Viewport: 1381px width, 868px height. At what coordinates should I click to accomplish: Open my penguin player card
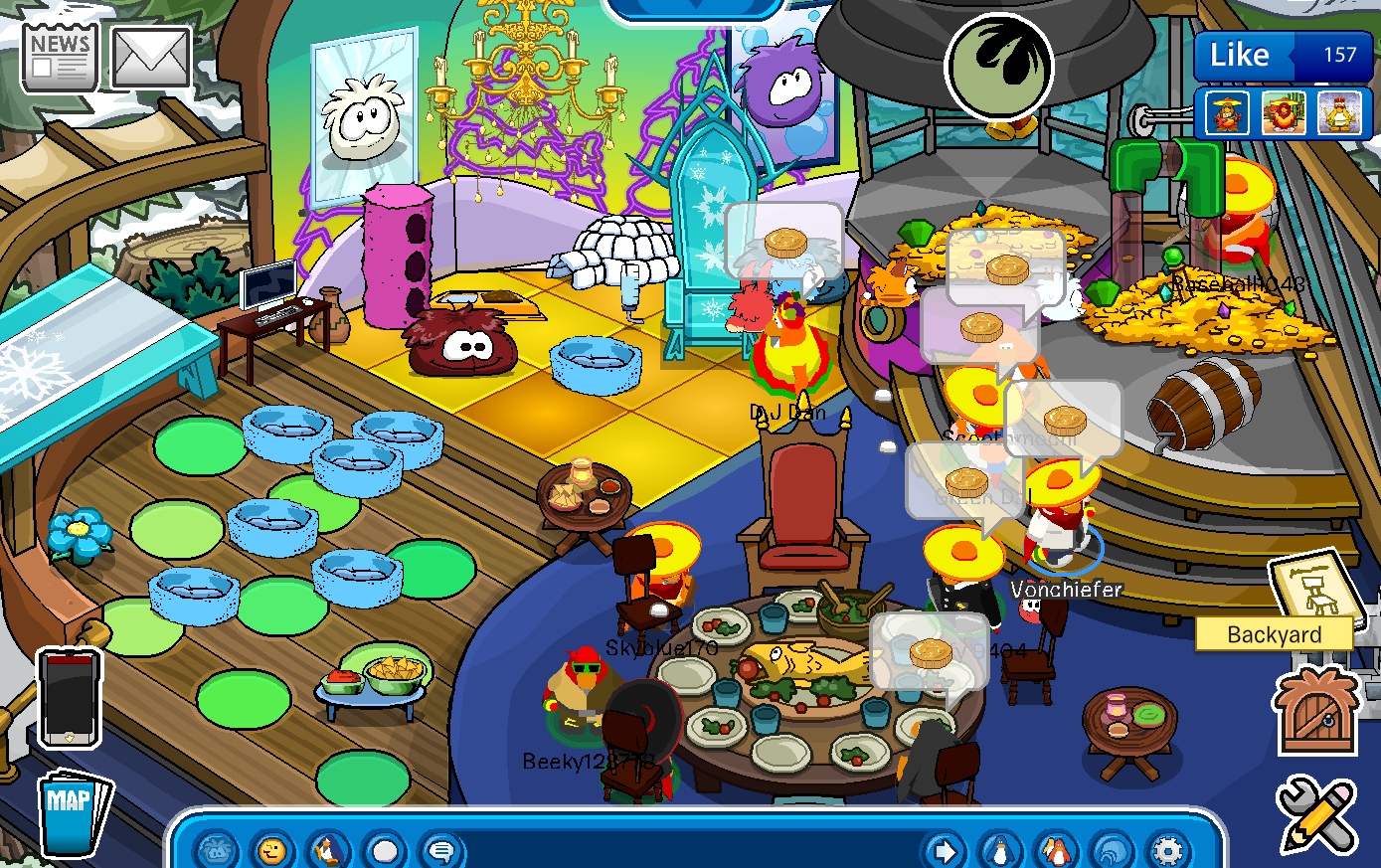1000,851
